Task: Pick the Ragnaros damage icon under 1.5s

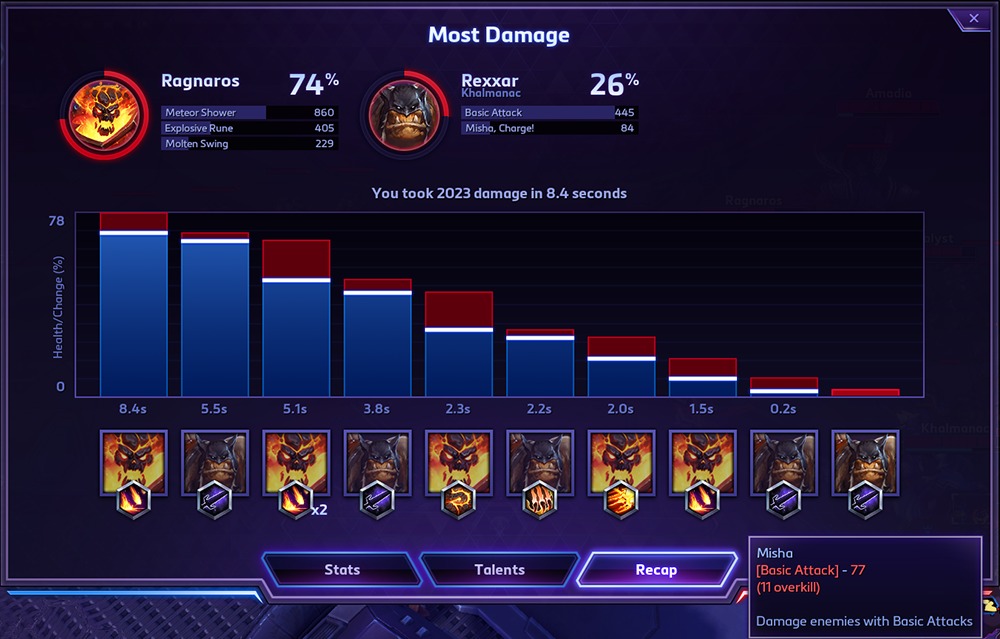Action: click(703, 463)
